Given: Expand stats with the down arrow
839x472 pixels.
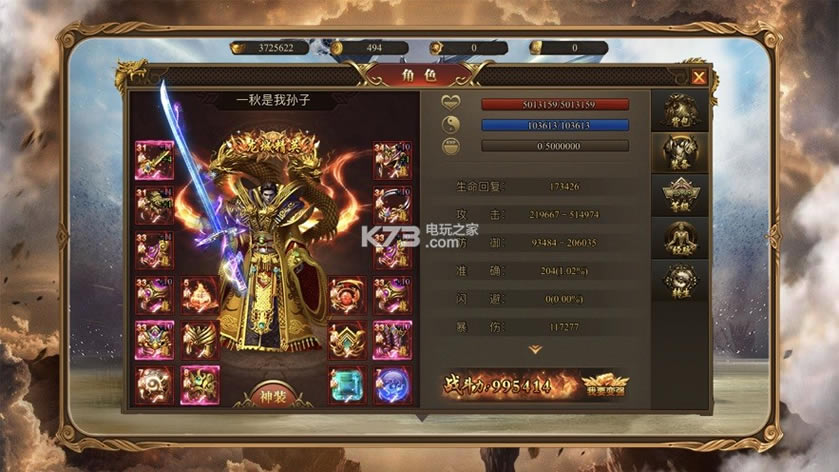Looking at the screenshot, I should 536,350.
